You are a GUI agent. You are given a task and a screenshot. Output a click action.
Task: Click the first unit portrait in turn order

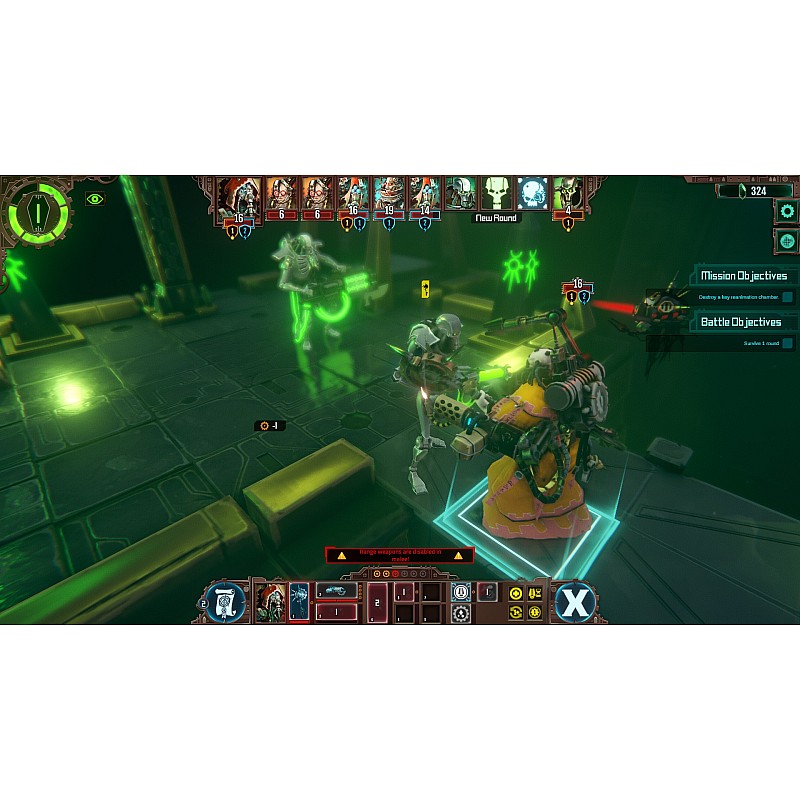(x=239, y=195)
